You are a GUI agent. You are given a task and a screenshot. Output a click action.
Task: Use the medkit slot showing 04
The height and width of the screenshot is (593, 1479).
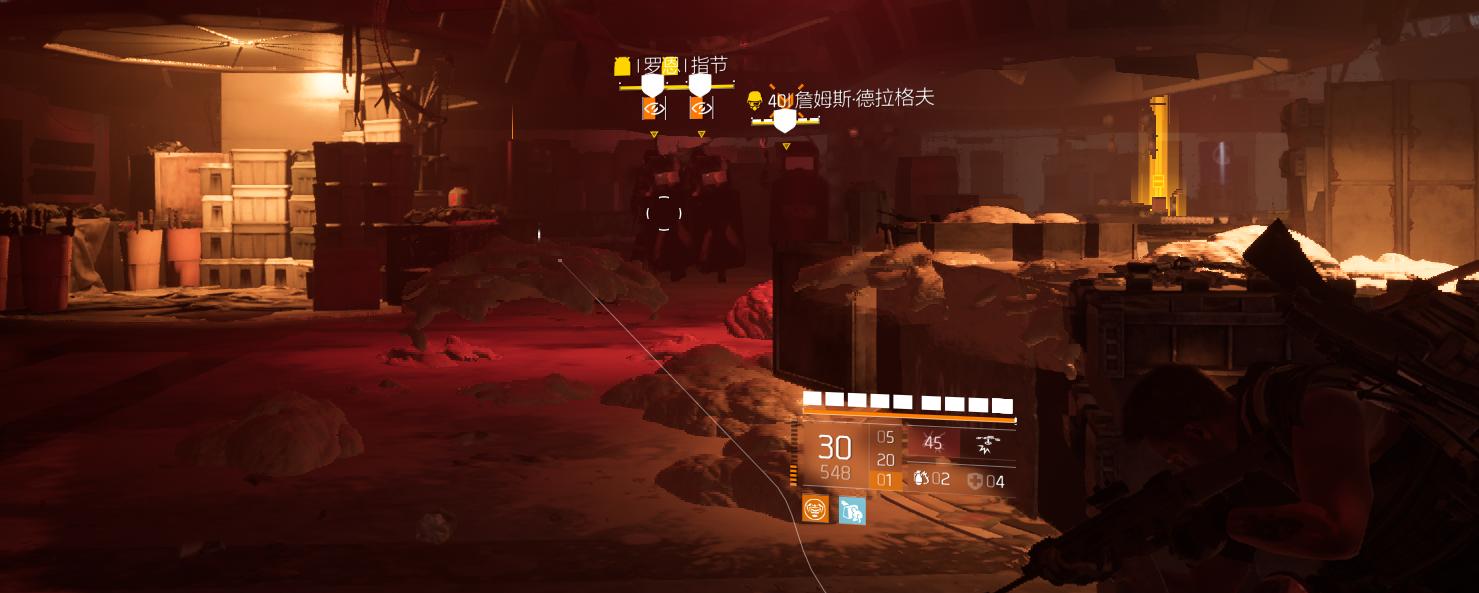(x=985, y=481)
